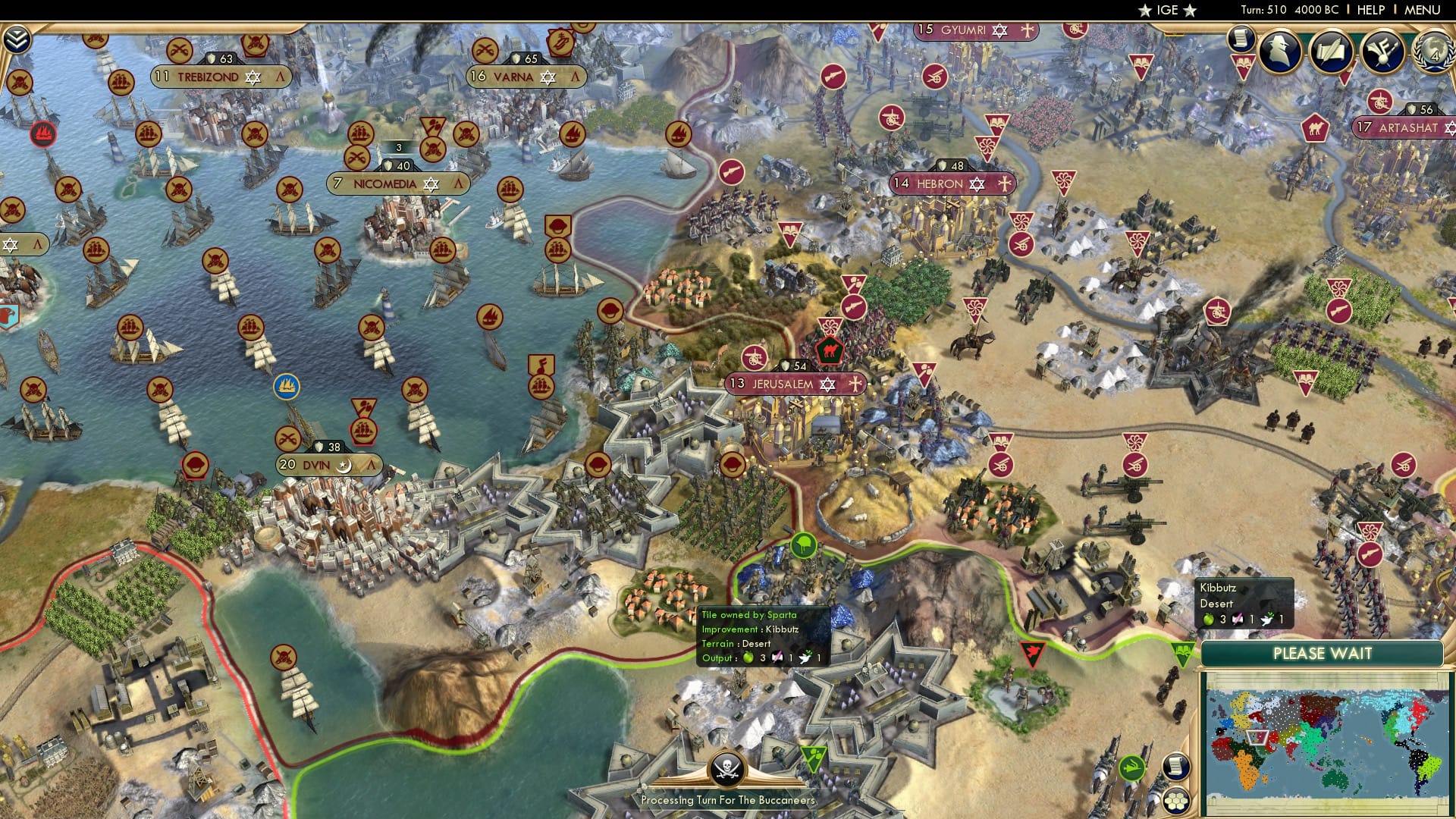
Task: Open the Espionage overview spy icon
Action: coord(1279,52)
